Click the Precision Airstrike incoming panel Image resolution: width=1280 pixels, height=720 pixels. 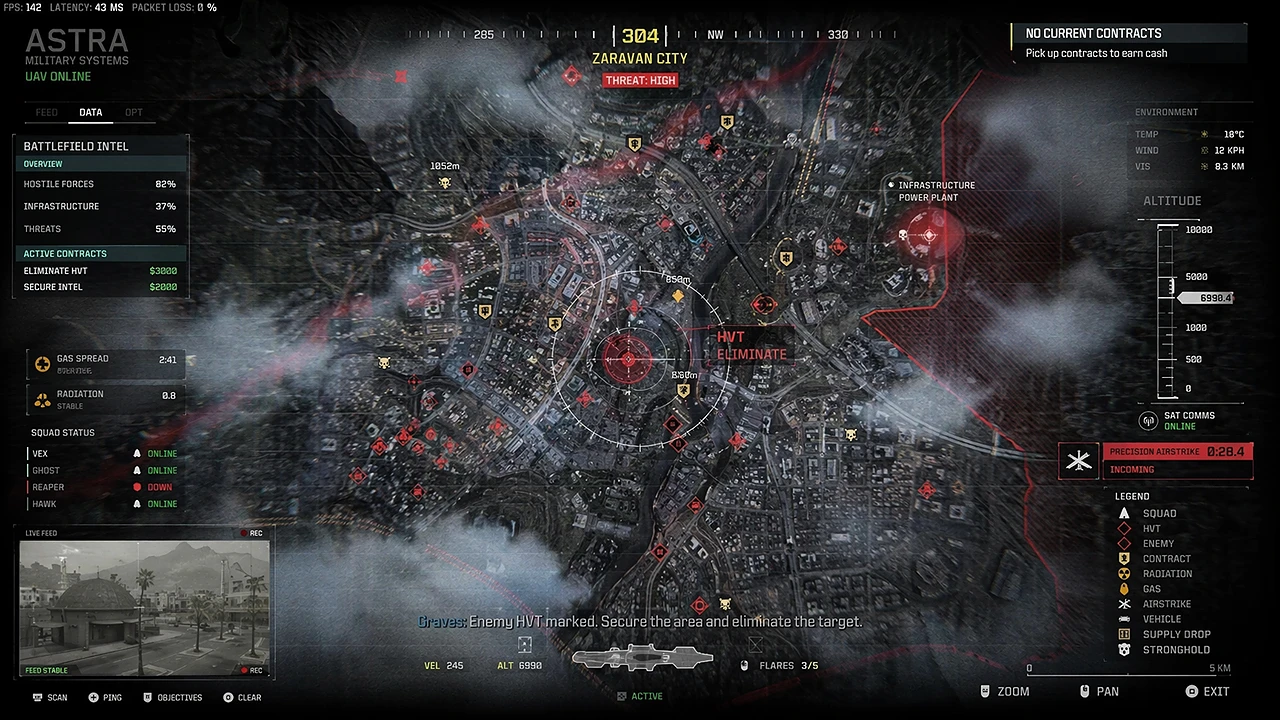[x=1176, y=460]
